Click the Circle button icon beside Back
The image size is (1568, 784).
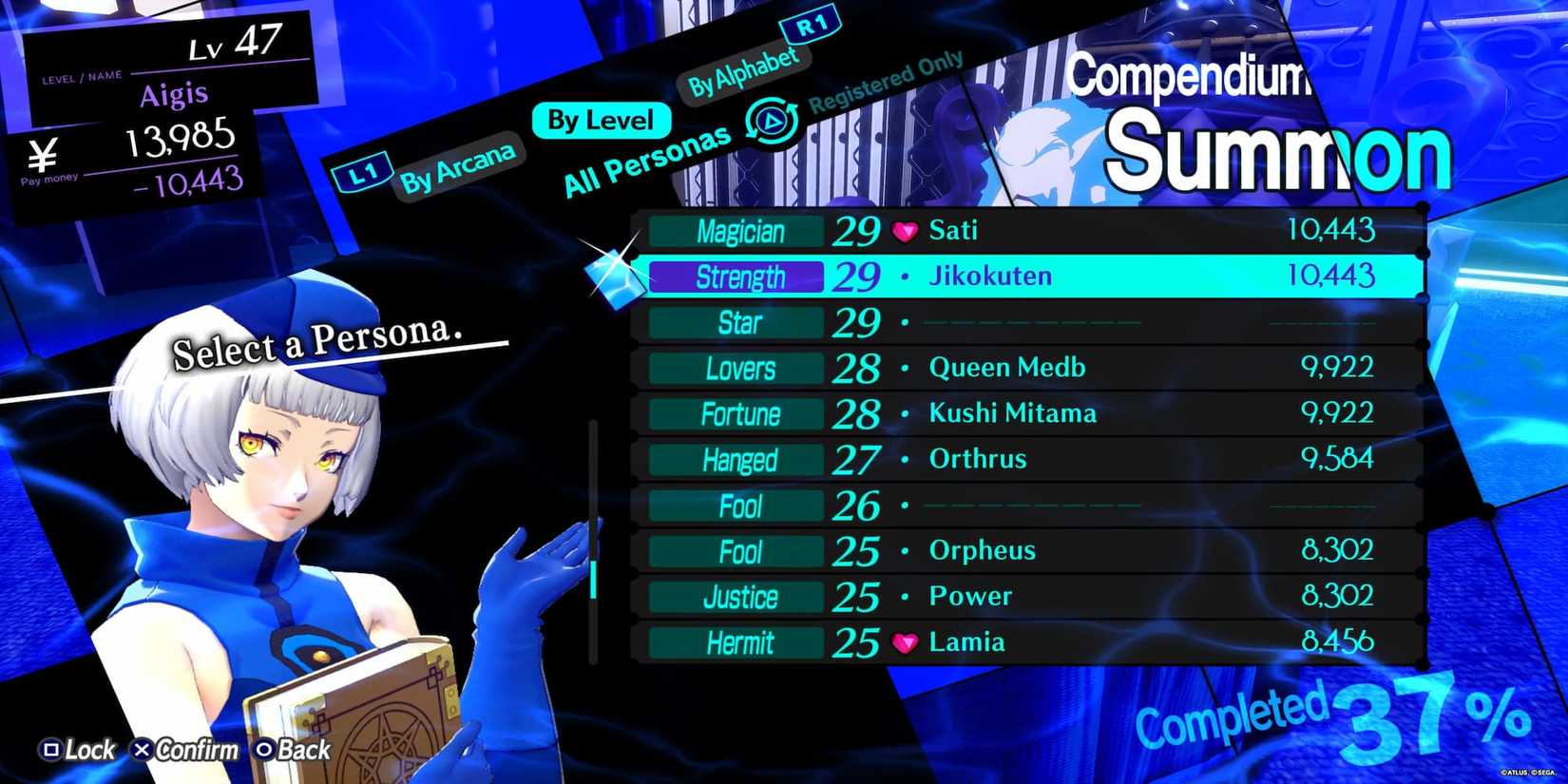point(262,751)
